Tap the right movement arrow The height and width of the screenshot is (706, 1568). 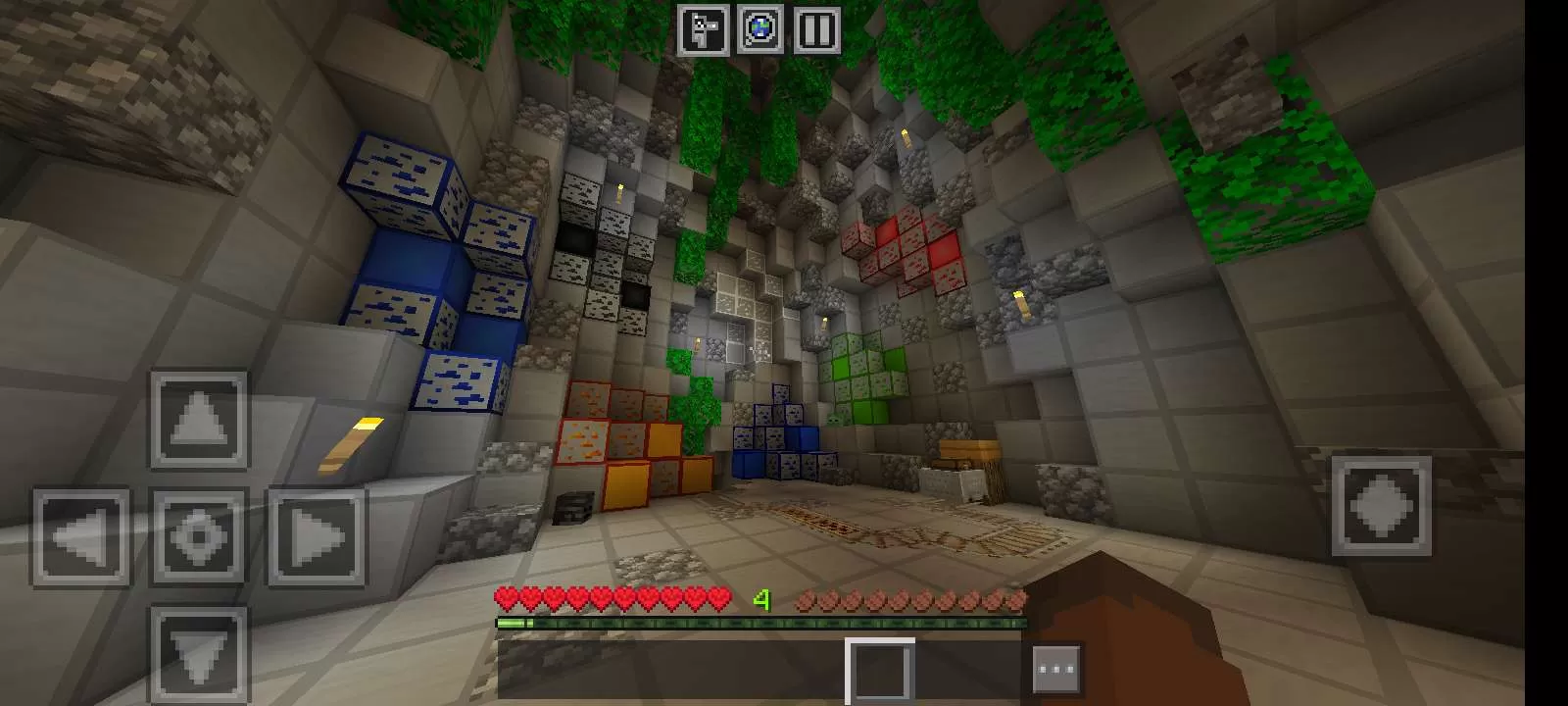click(x=315, y=538)
